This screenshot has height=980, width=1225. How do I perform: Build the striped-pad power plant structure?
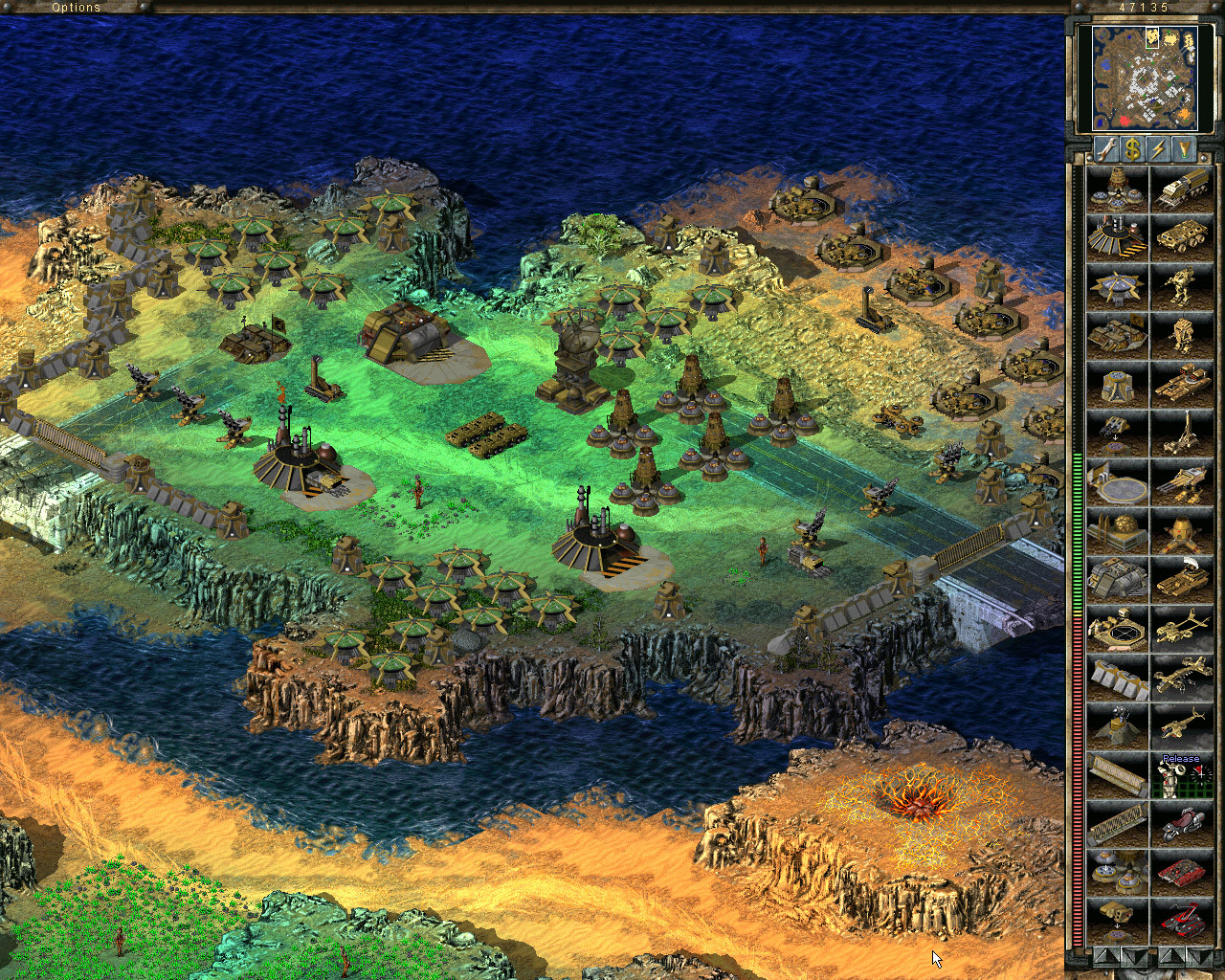click(1117, 237)
